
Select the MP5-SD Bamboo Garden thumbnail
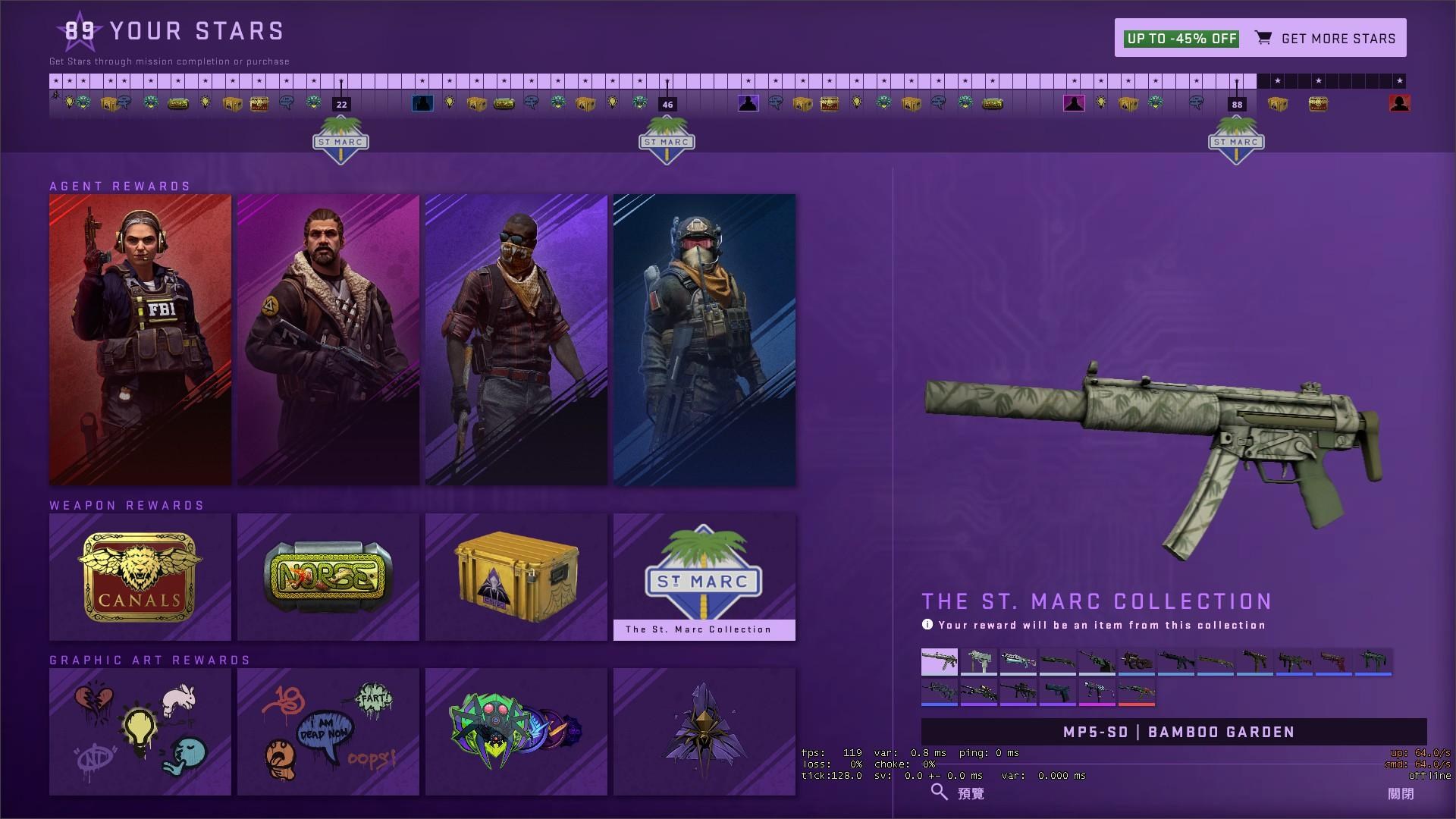point(940,661)
